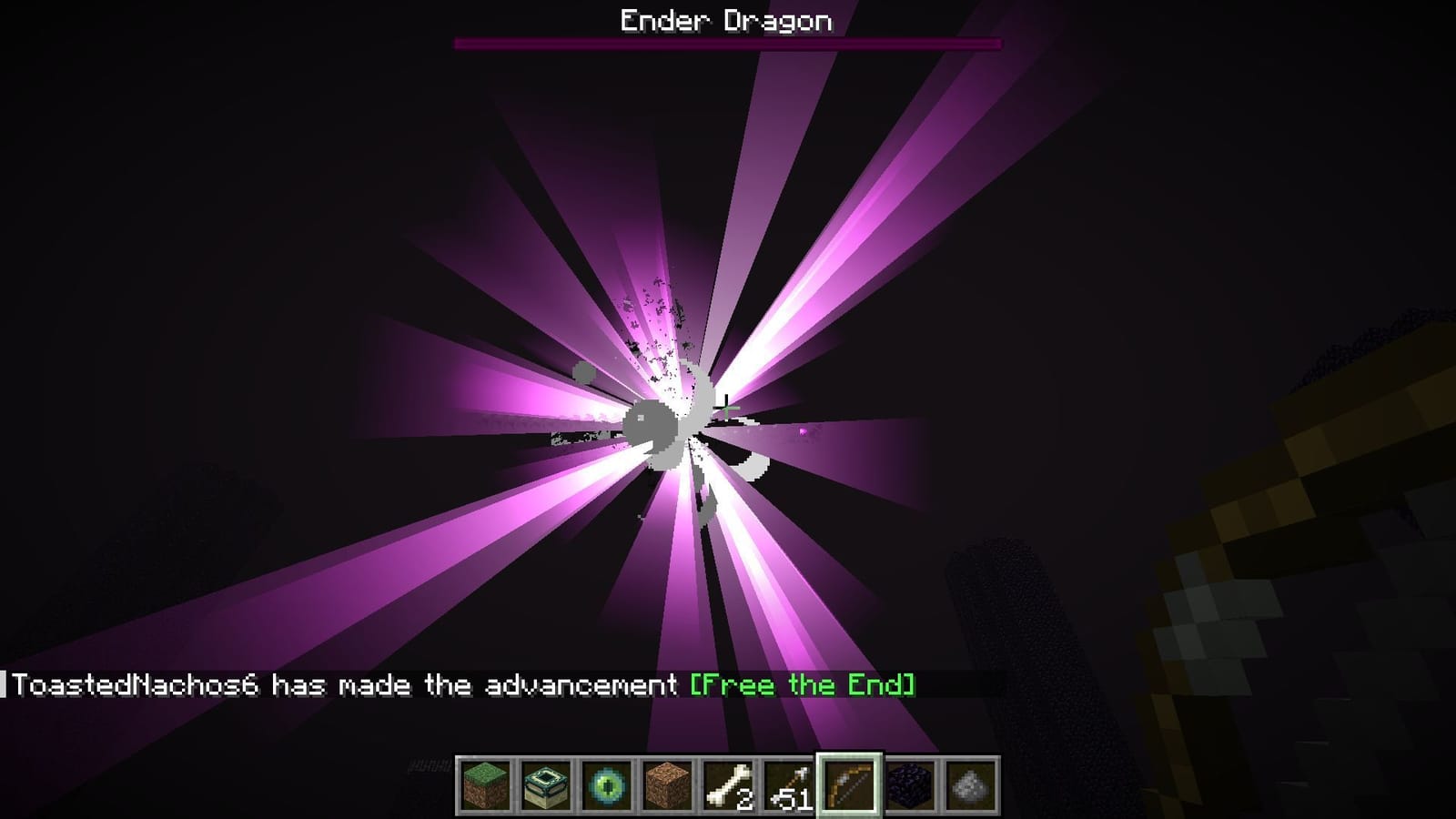Click the Ender Dragon boss health bar

[x=728, y=42]
